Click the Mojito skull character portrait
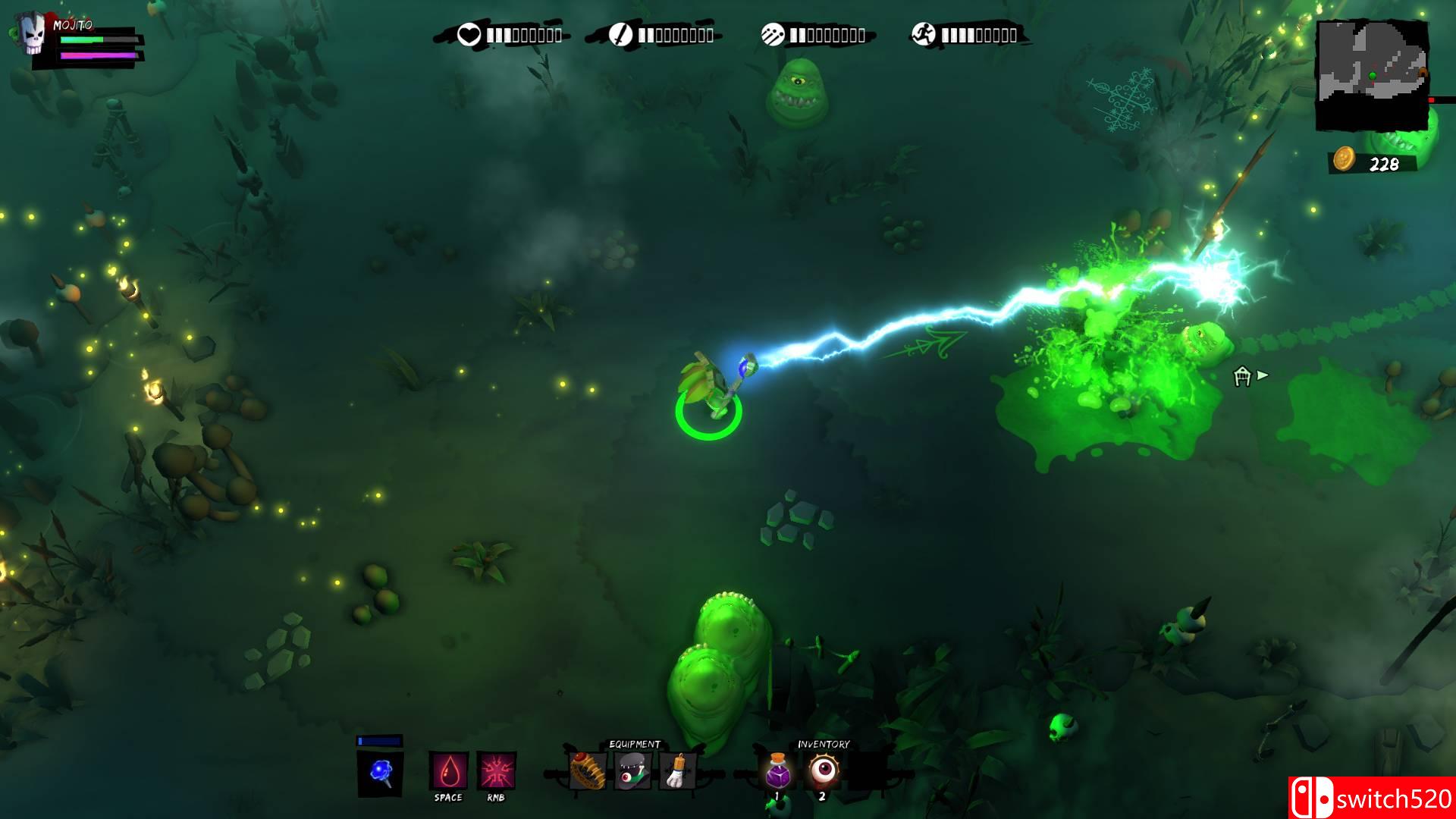Screen dimensions: 1456x819 tap(32, 36)
